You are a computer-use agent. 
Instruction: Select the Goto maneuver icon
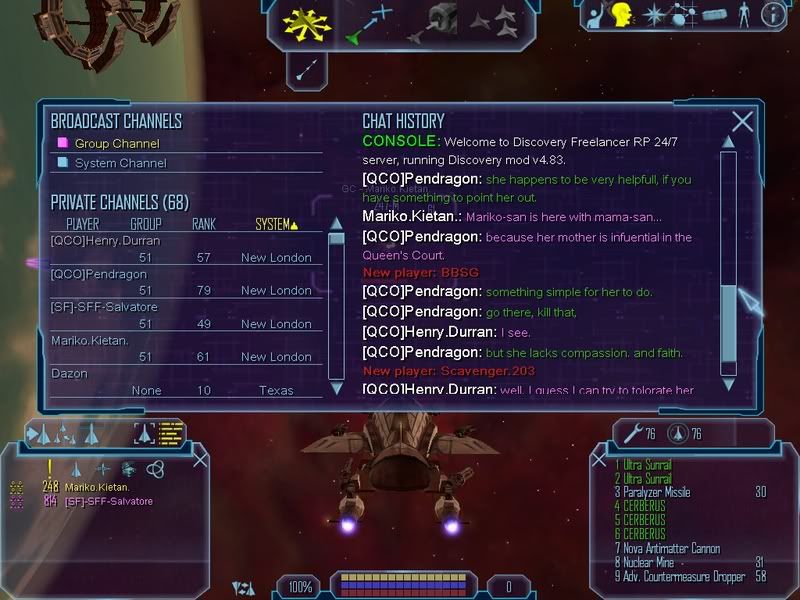coord(369,23)
